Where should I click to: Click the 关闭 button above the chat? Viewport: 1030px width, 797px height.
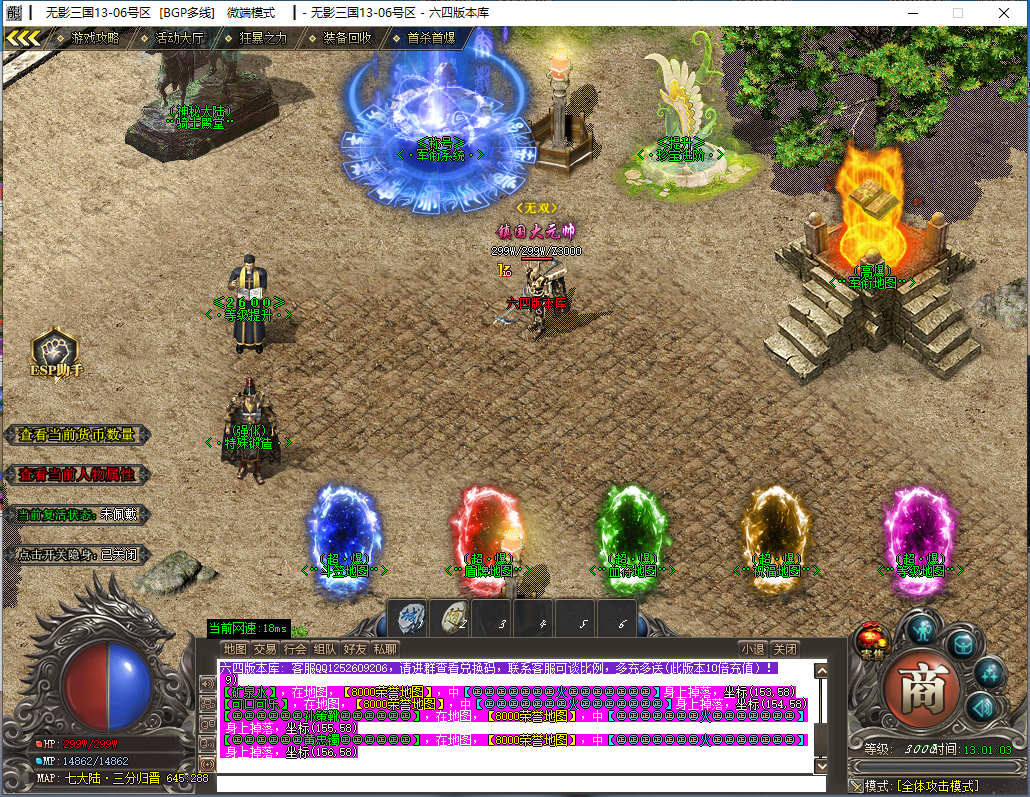click(x=786, y=649)
